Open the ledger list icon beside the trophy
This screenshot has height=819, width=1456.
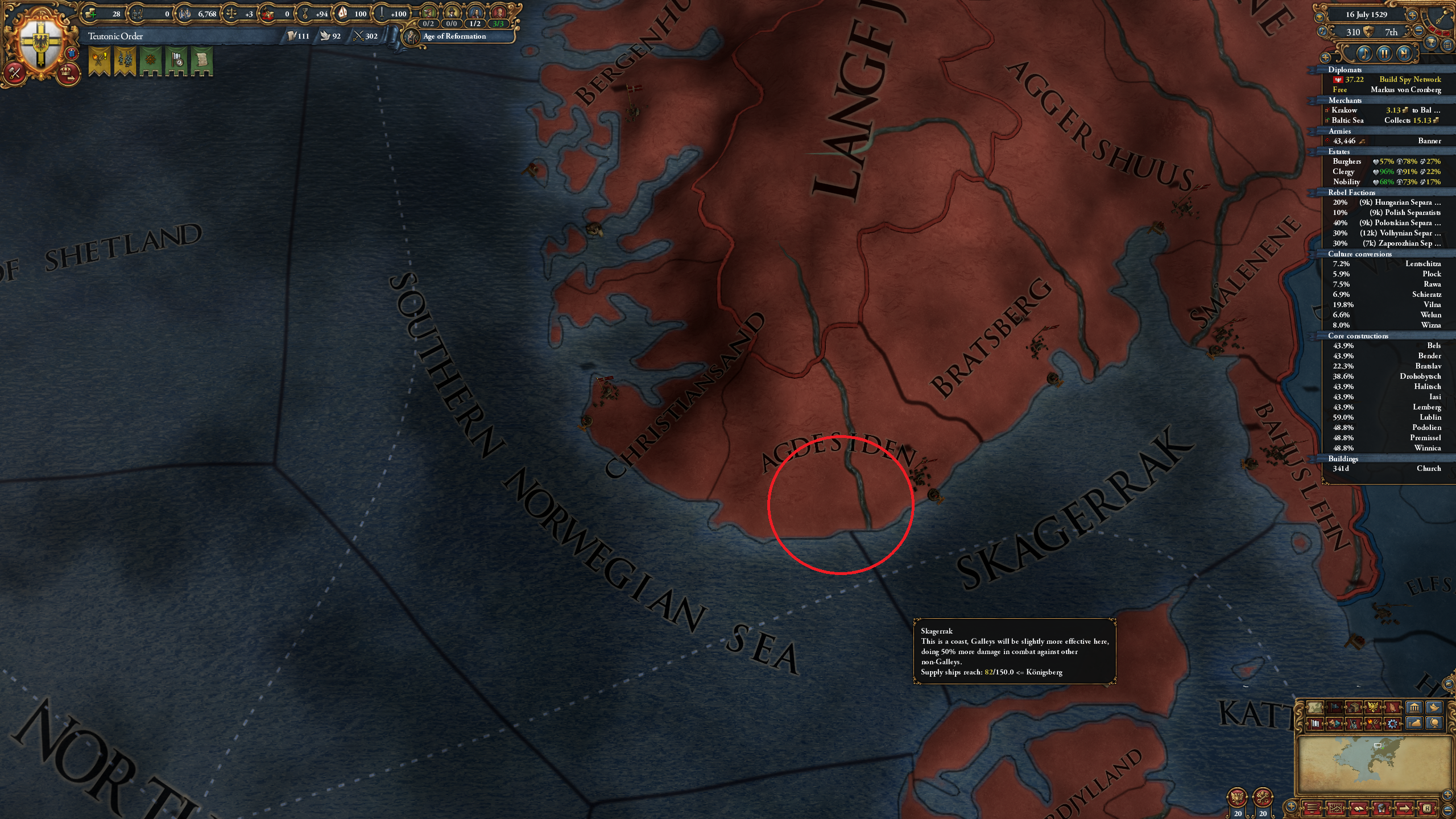click(1448, 45)
